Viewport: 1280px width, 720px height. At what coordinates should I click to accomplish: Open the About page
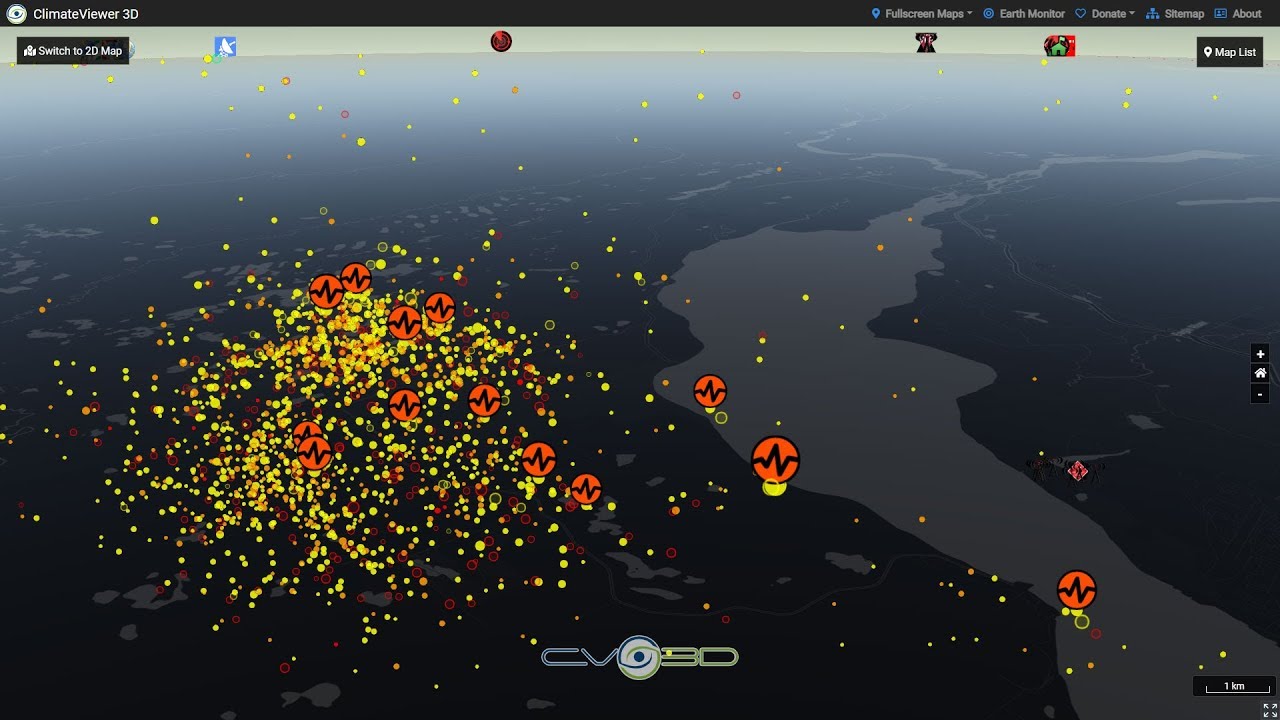(x=1238, y=14)
